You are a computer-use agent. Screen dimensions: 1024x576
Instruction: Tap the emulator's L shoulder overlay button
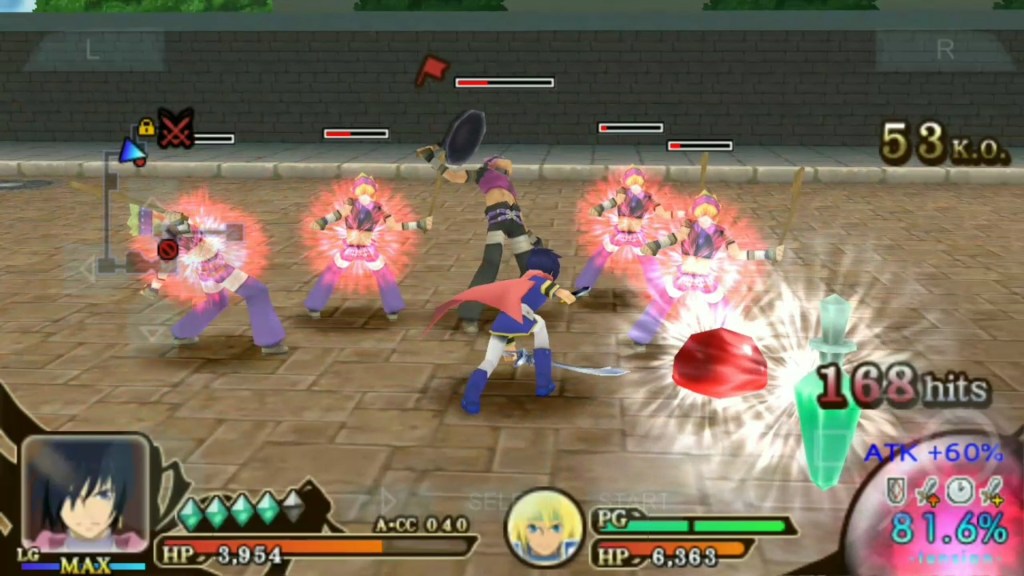click(93, 51)
